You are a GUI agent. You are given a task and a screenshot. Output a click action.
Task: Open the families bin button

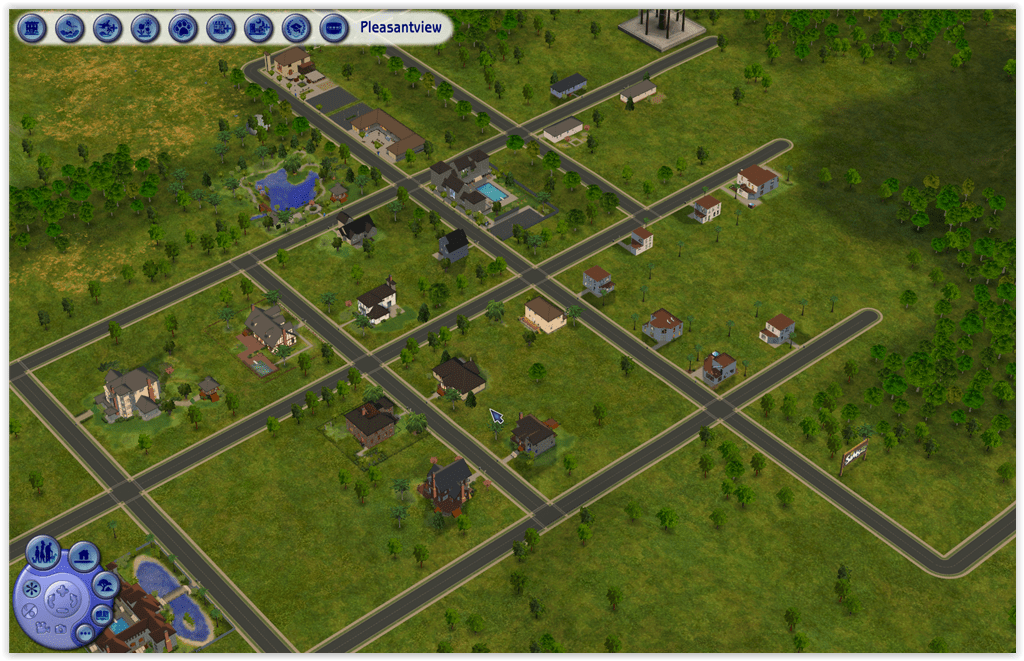(42, 552)
